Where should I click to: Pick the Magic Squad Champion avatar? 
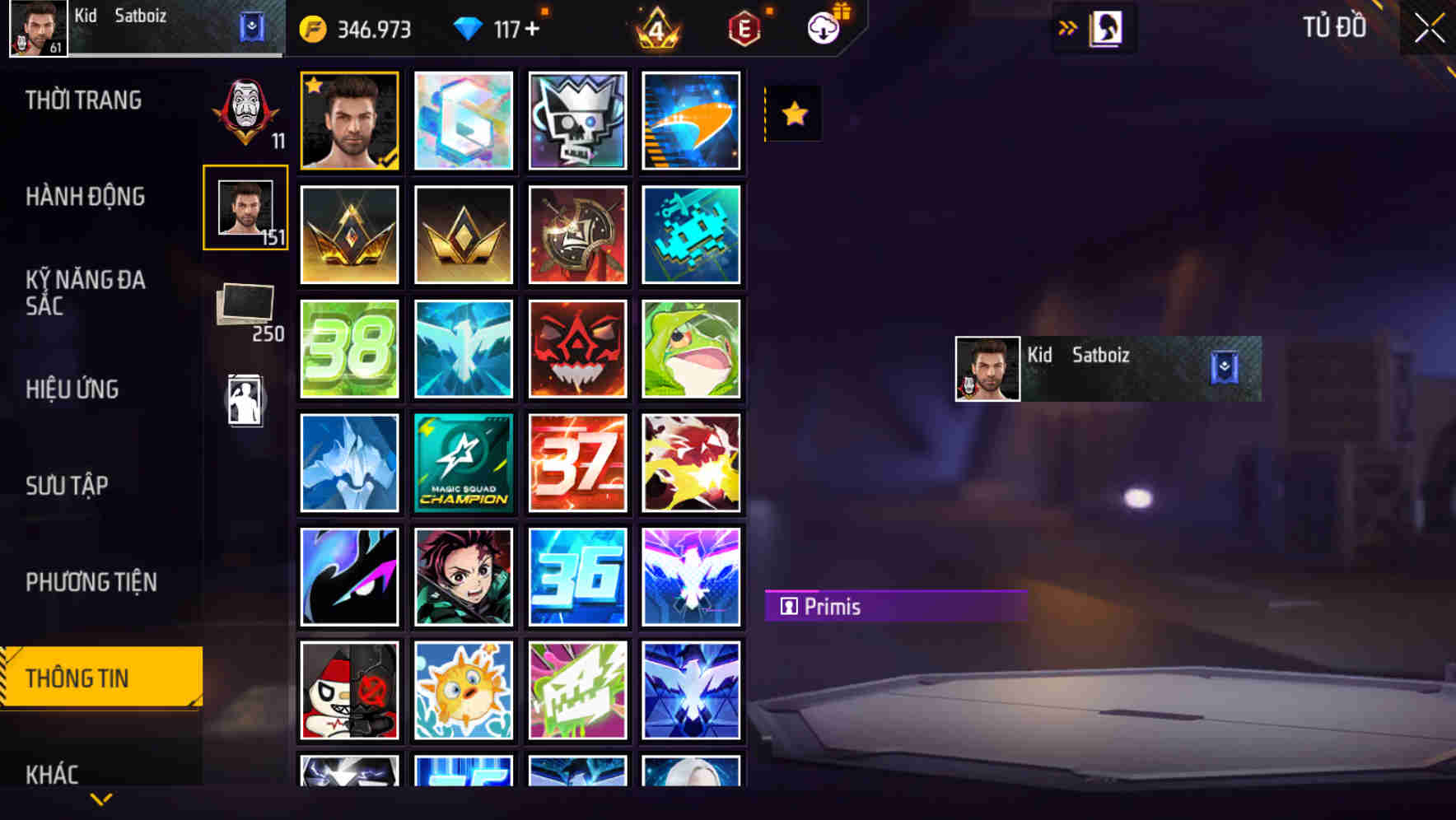point(463,462)
